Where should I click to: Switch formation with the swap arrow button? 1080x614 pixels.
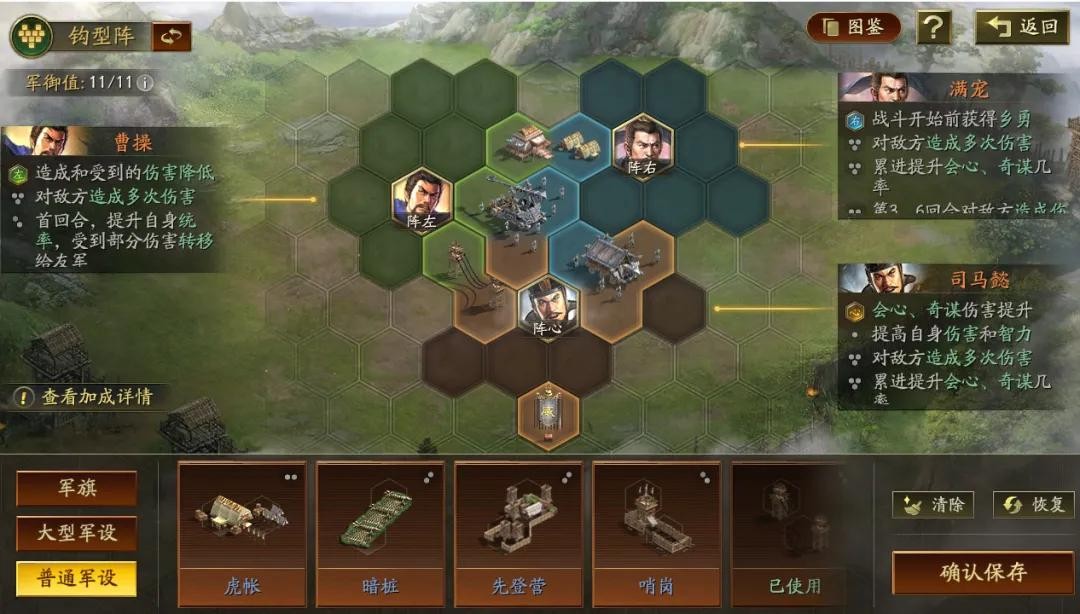pos(172,36)
